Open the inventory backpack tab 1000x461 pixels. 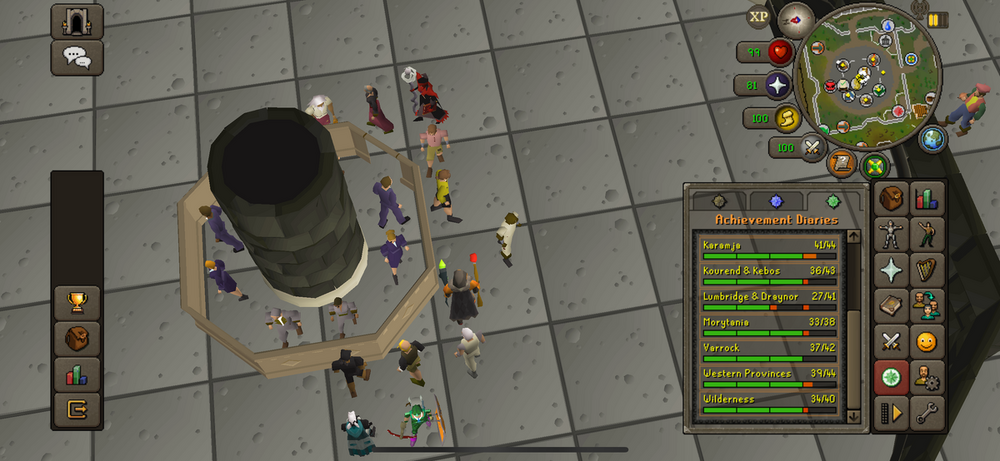point(891,199)
